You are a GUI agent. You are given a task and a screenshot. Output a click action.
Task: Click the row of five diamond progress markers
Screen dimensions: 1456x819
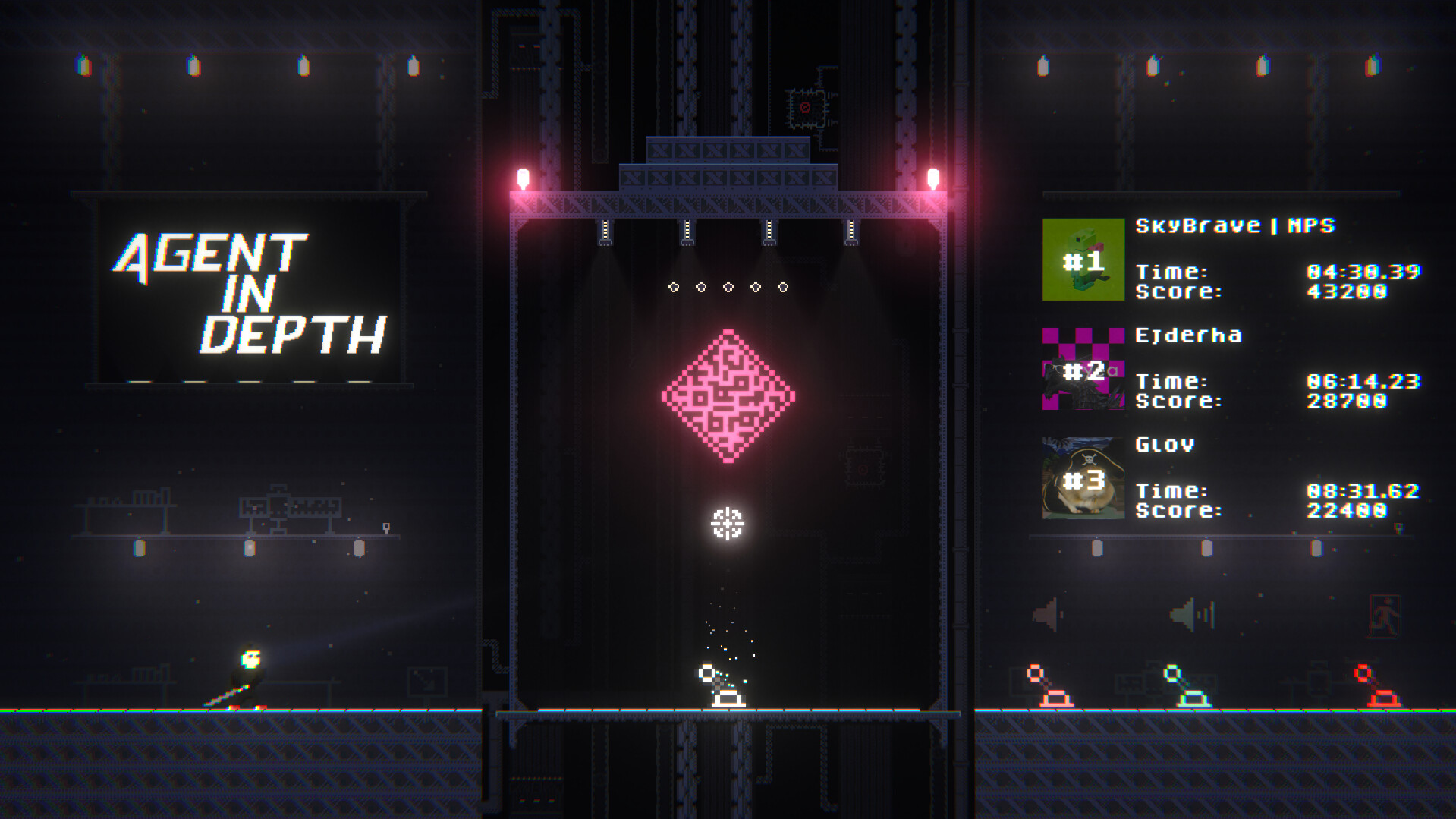click(728, 287)
